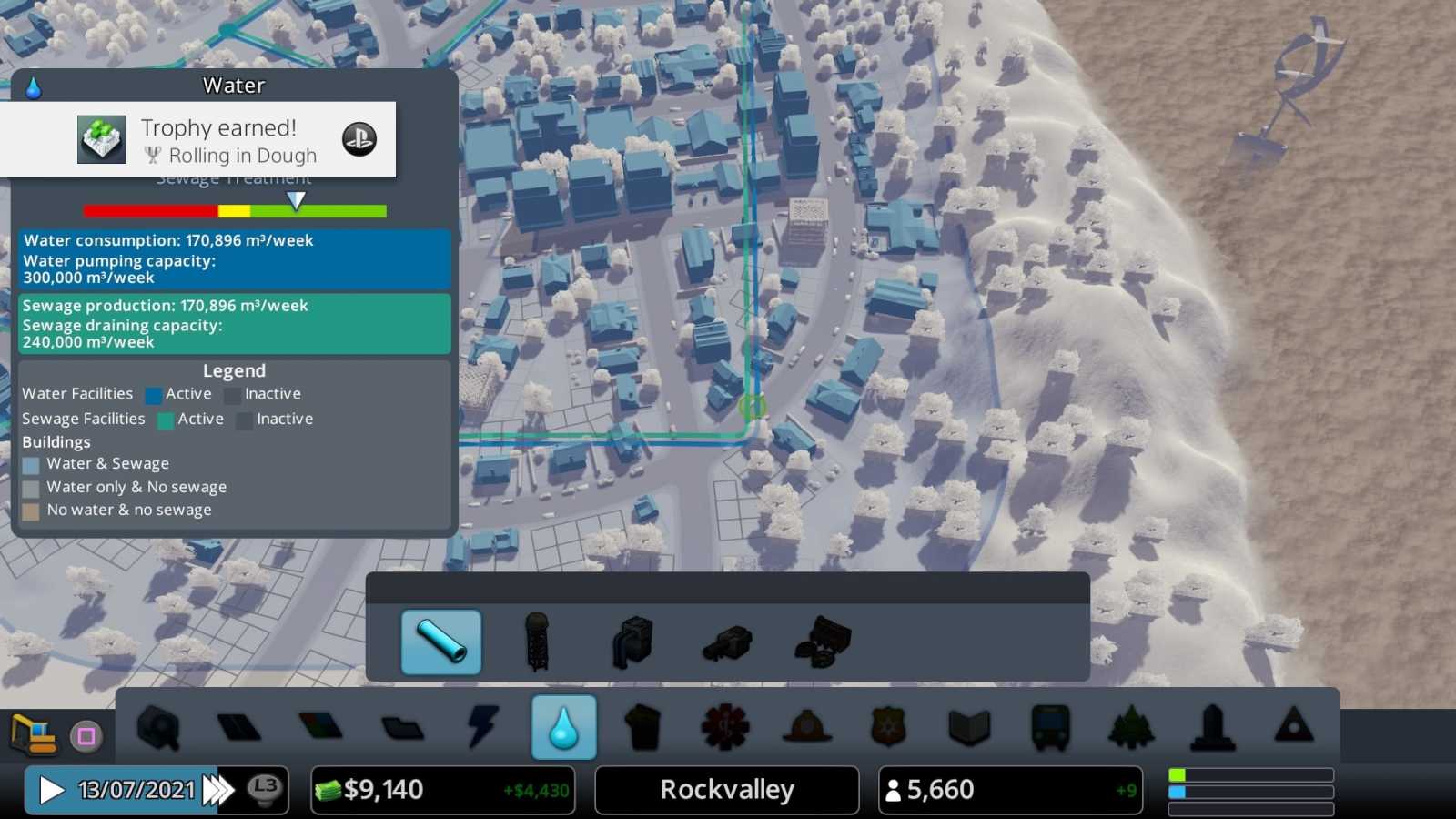
Task: Click the Rockvalley city name
Action: 725,789
